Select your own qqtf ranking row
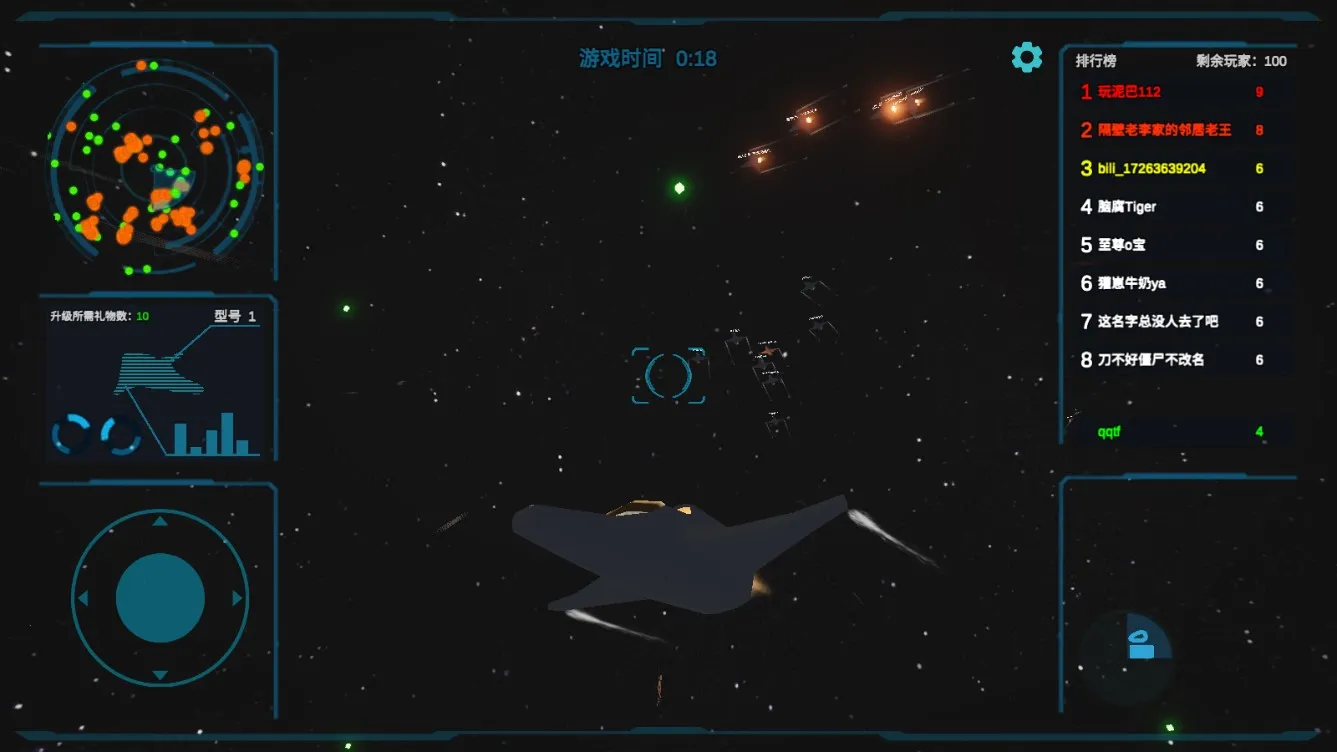 [1109, 432]
